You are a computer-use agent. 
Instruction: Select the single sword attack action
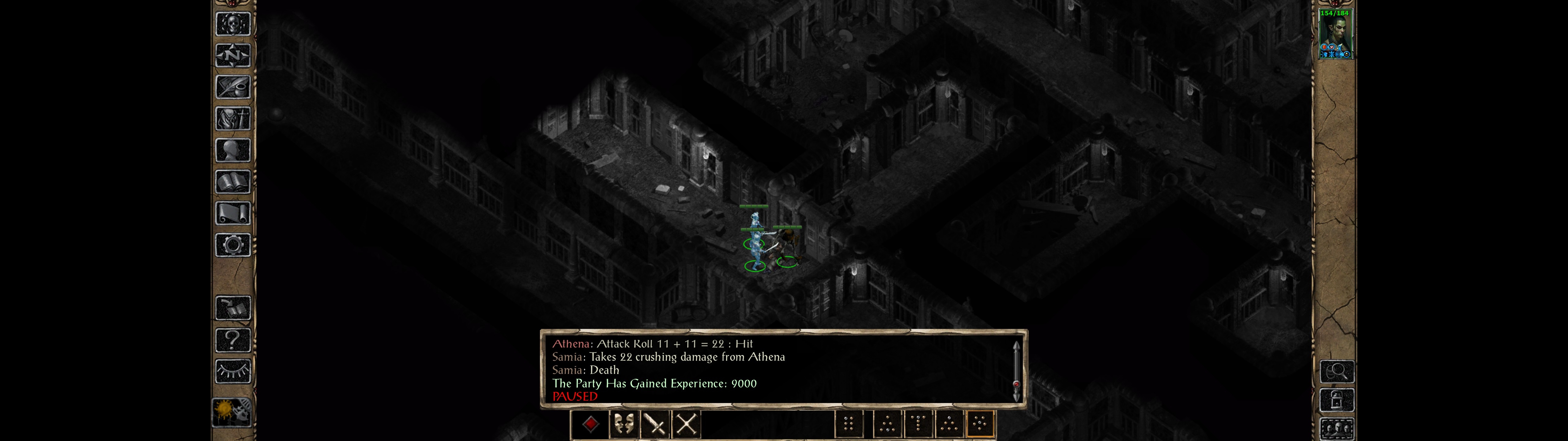point(656,424)
